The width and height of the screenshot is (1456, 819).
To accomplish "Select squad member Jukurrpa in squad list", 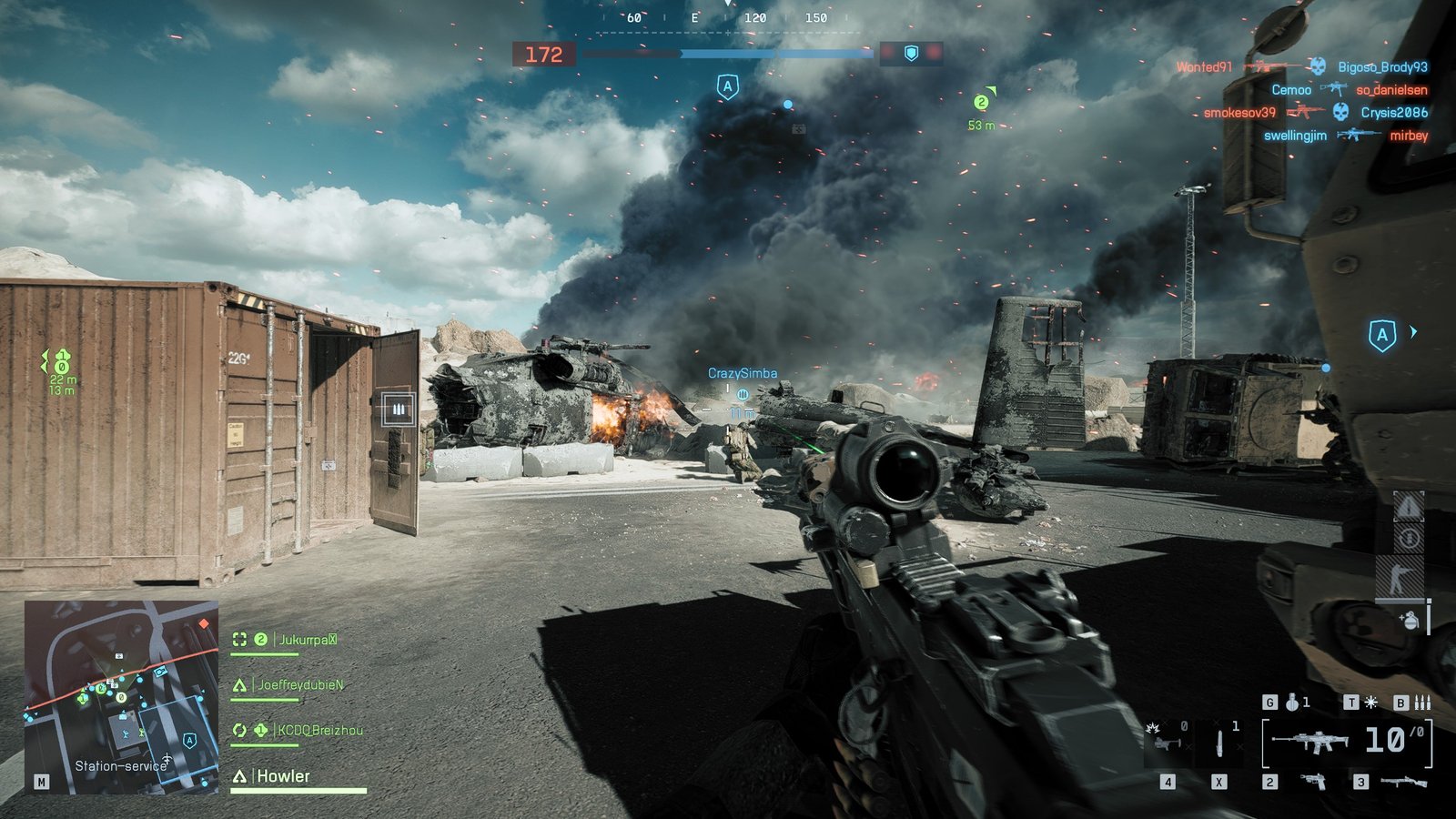I will pyautogui.click(x=307, y=640).
